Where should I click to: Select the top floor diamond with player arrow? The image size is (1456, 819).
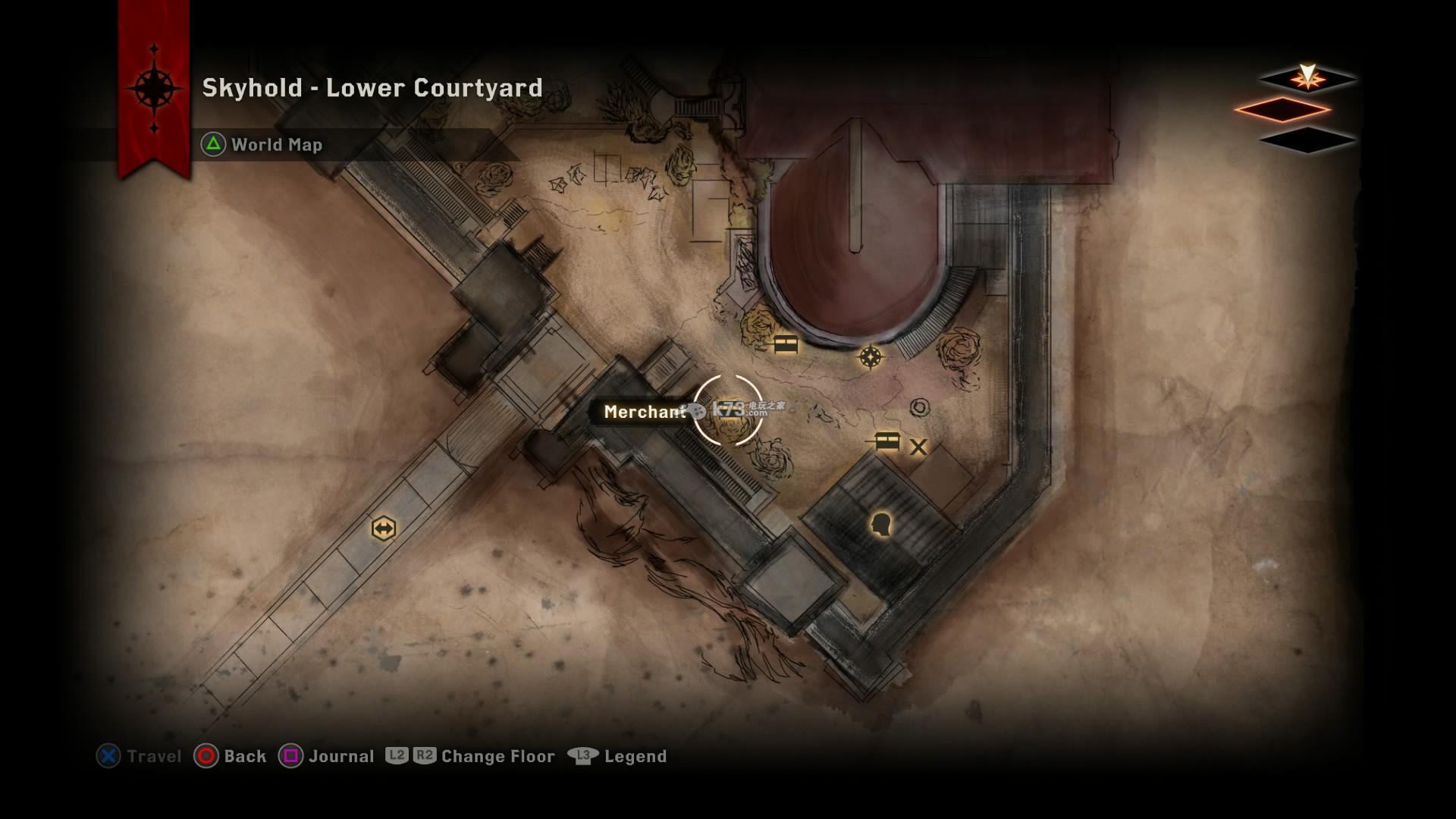[x=1307, y=78]
